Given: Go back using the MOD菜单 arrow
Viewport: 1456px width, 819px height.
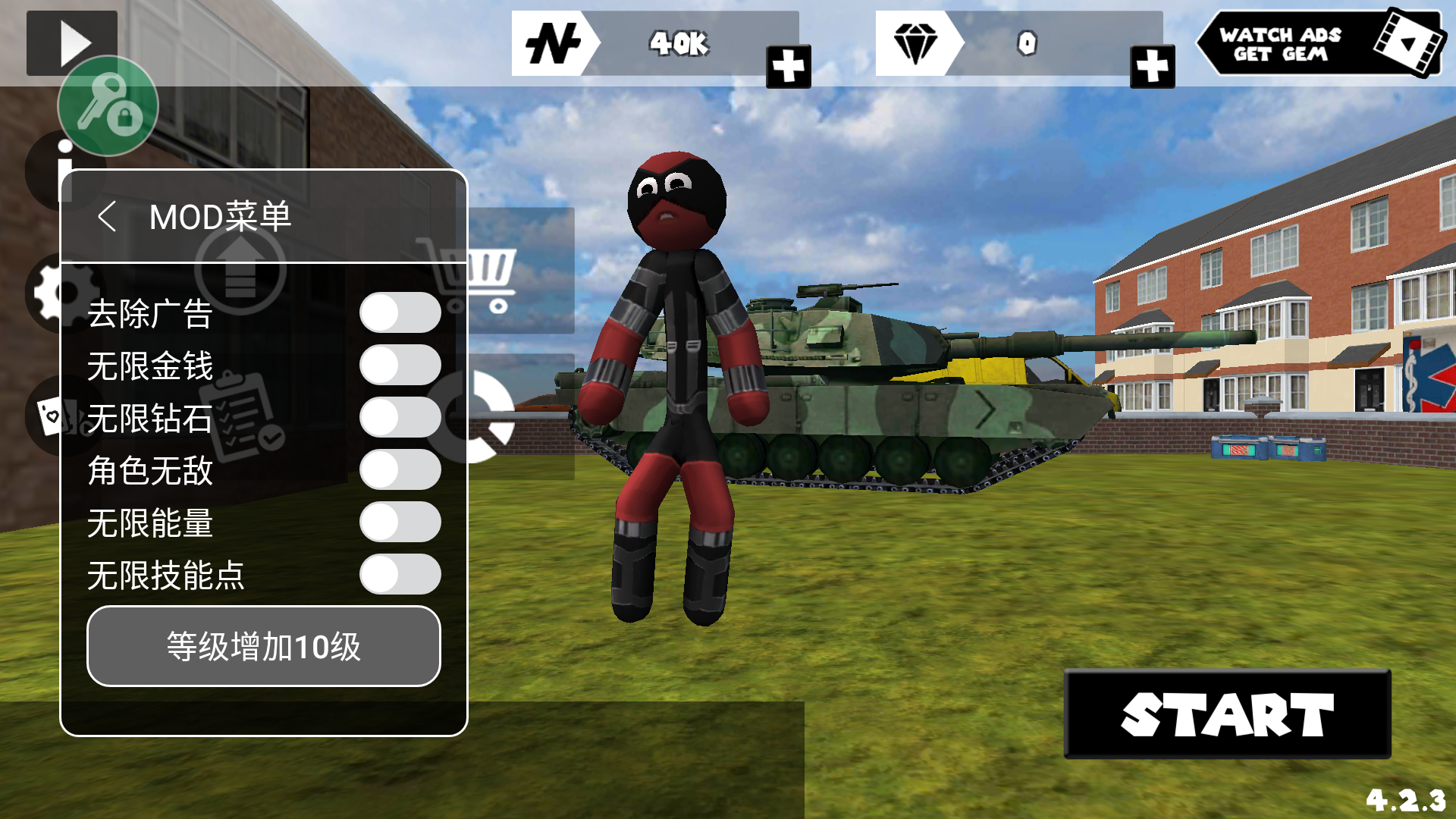Looking at the screenshot, I should [108, 217].
